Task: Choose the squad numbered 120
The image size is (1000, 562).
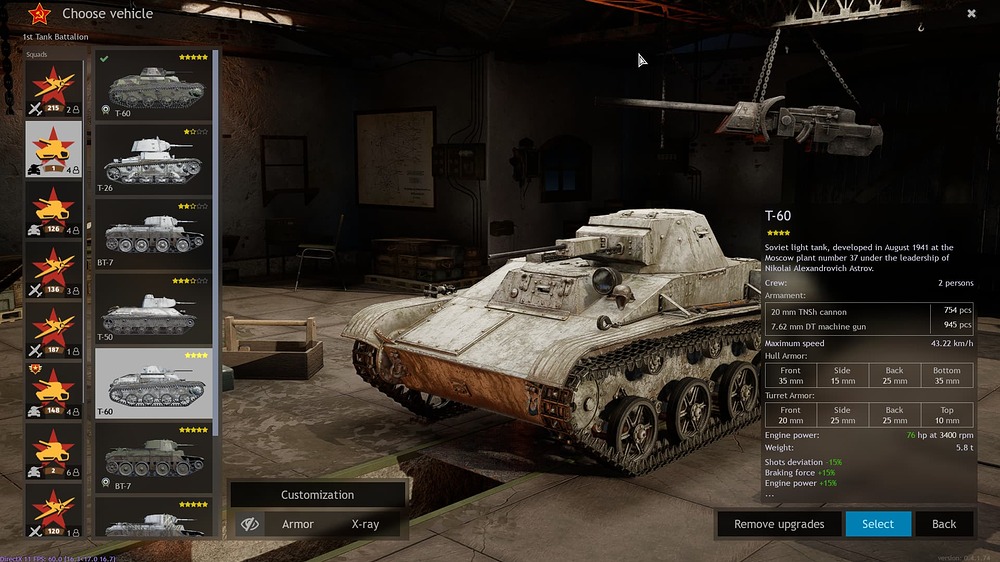Action: click(54, 513)
